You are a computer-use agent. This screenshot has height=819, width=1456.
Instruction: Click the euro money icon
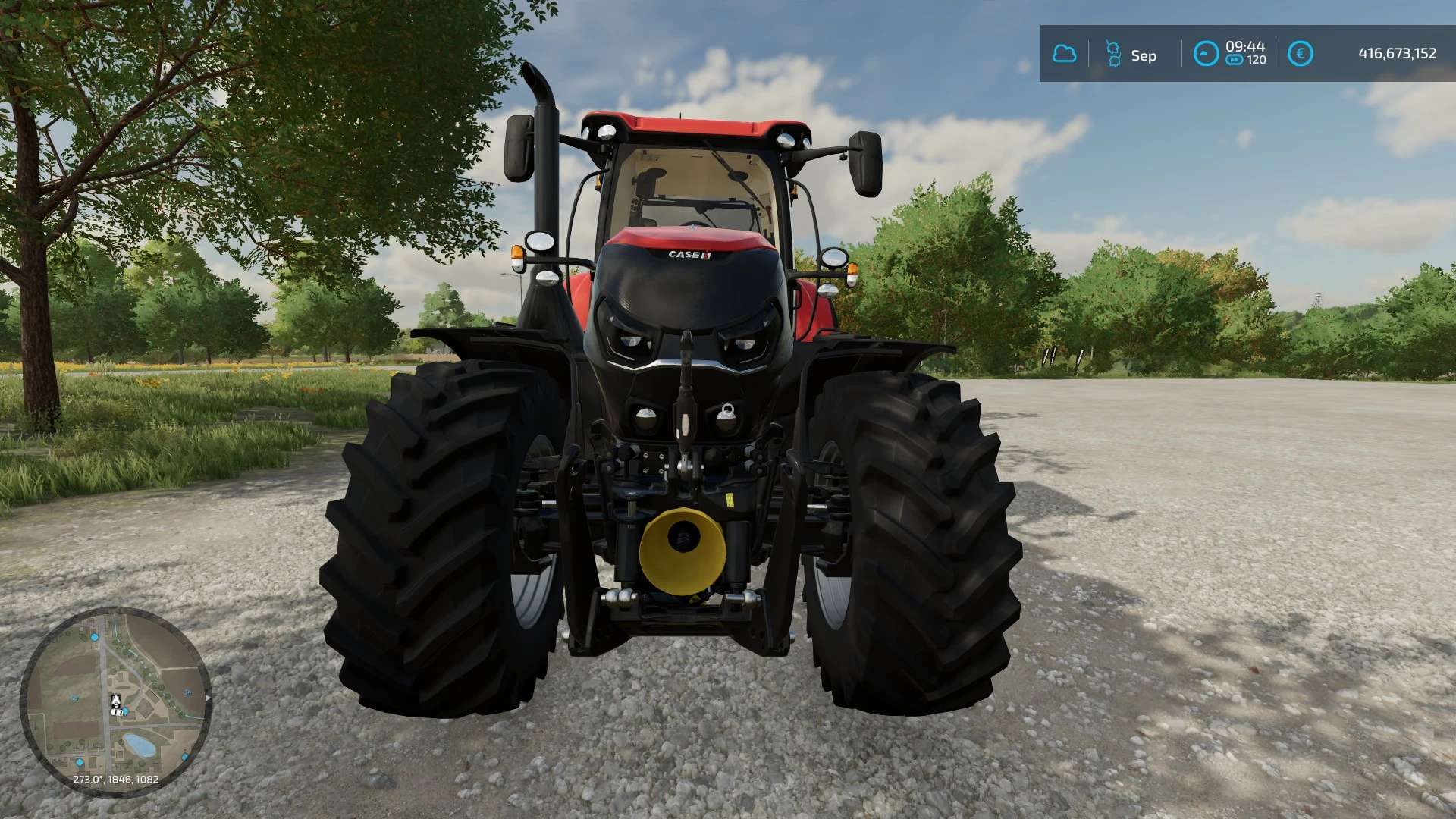pos(1300,54)
